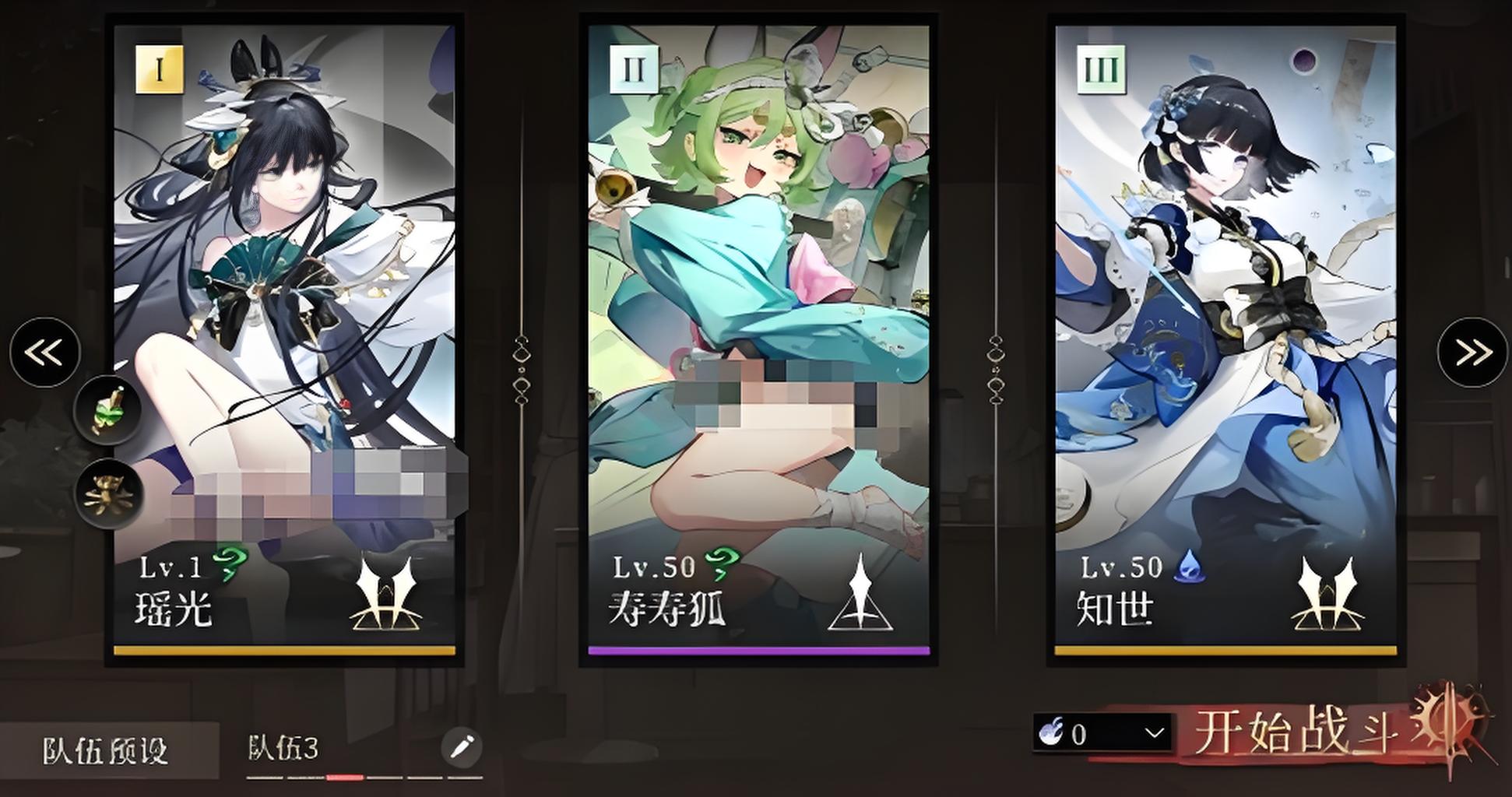
Task: Click the Roman numeral I badge
Action: (x=158, y=70)
